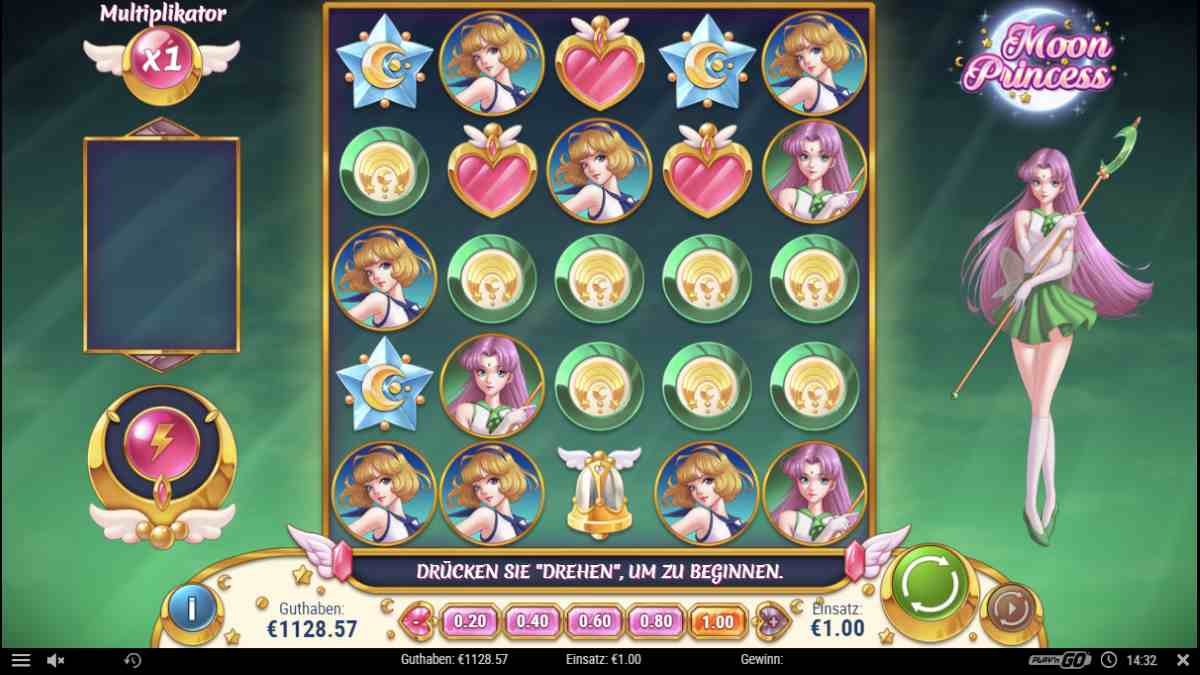The height and width of the screenshot is (675, 1200).
Task: Open the game history clock icon
Action: coord(132,660)
